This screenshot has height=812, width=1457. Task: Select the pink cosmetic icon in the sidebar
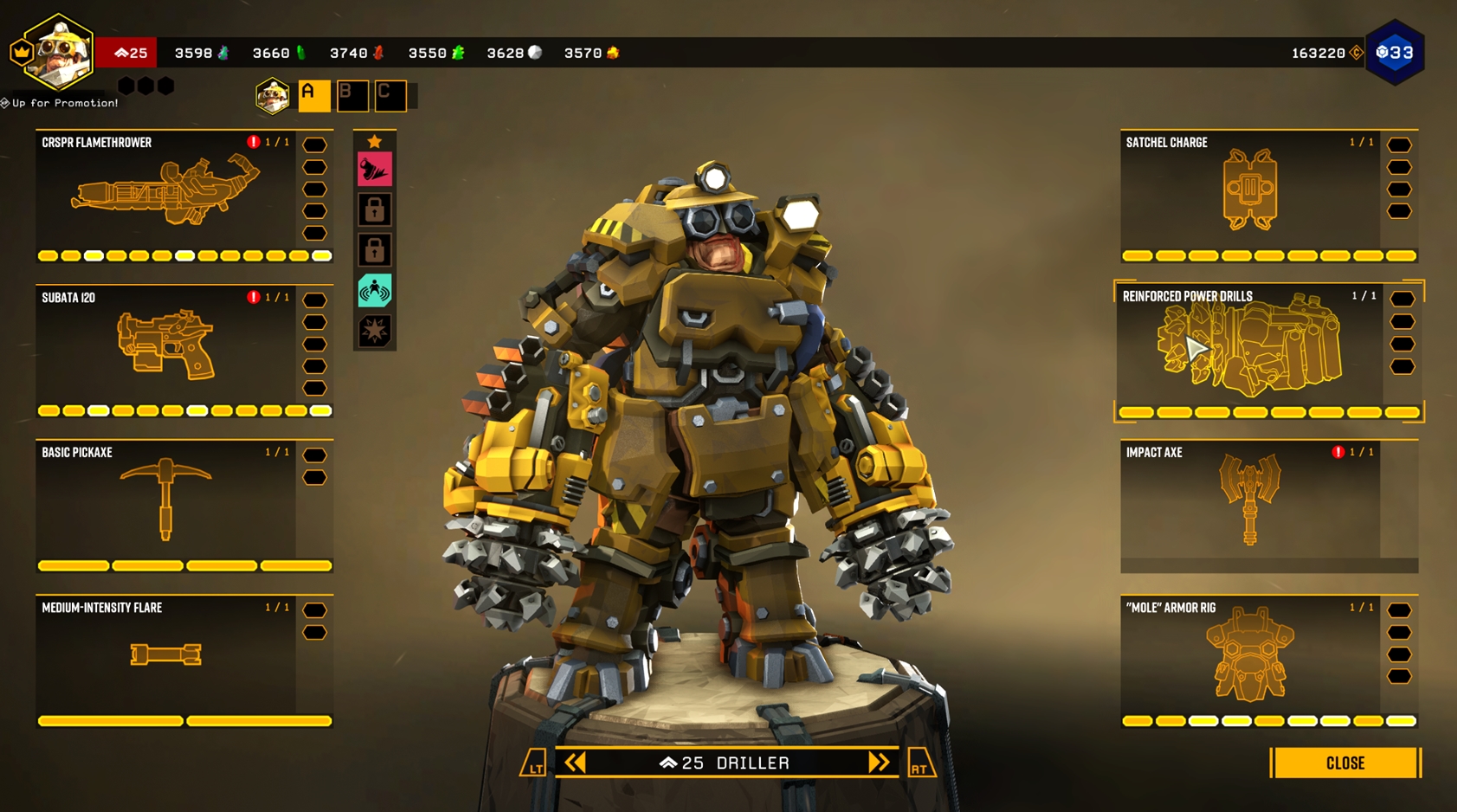coord(372,168)
